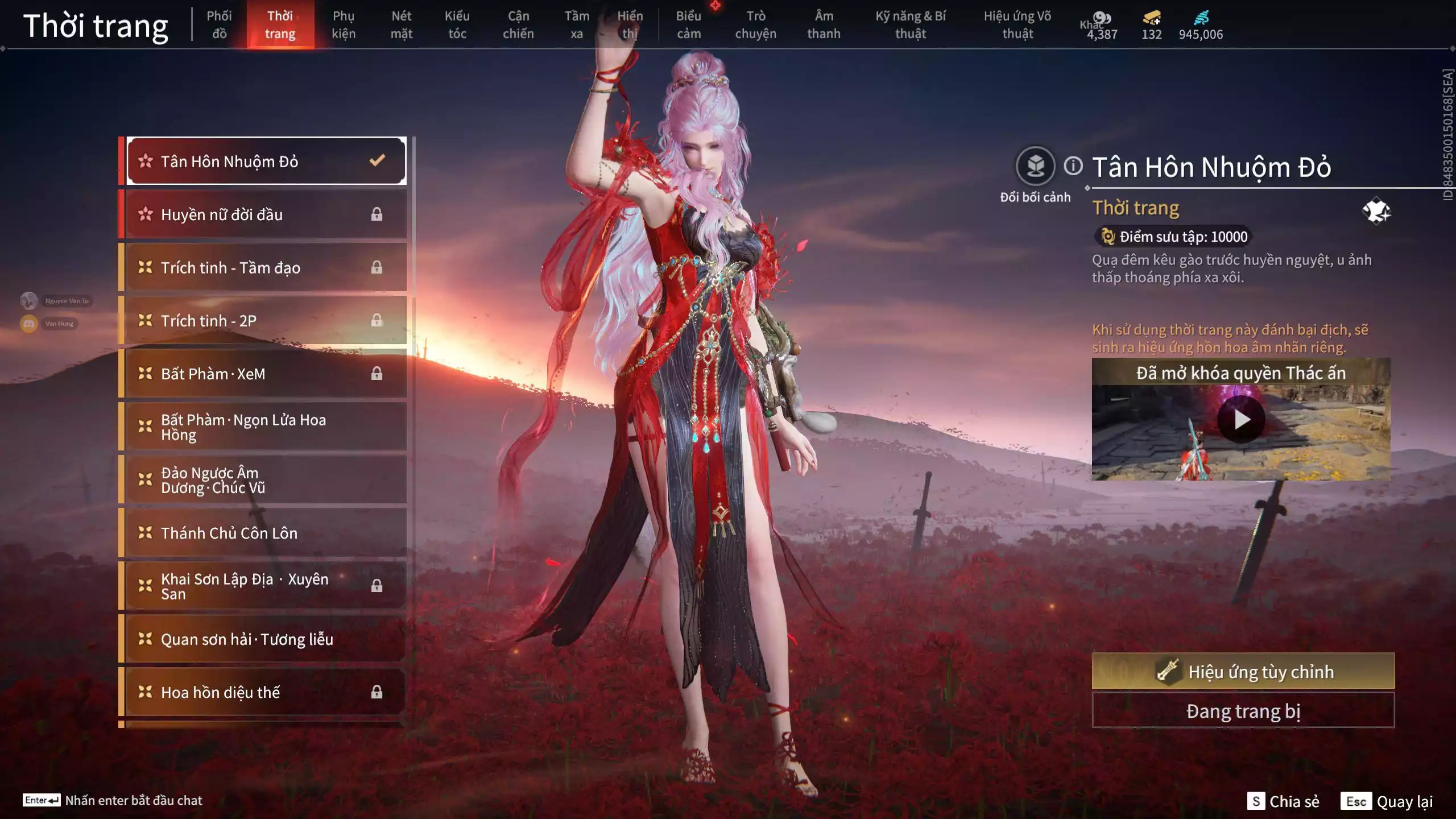The width and height of the screenshot is (1456, 819).
Task: Show the Hiệu ứng Võ thuật tab
Action: coord(1017,24)
